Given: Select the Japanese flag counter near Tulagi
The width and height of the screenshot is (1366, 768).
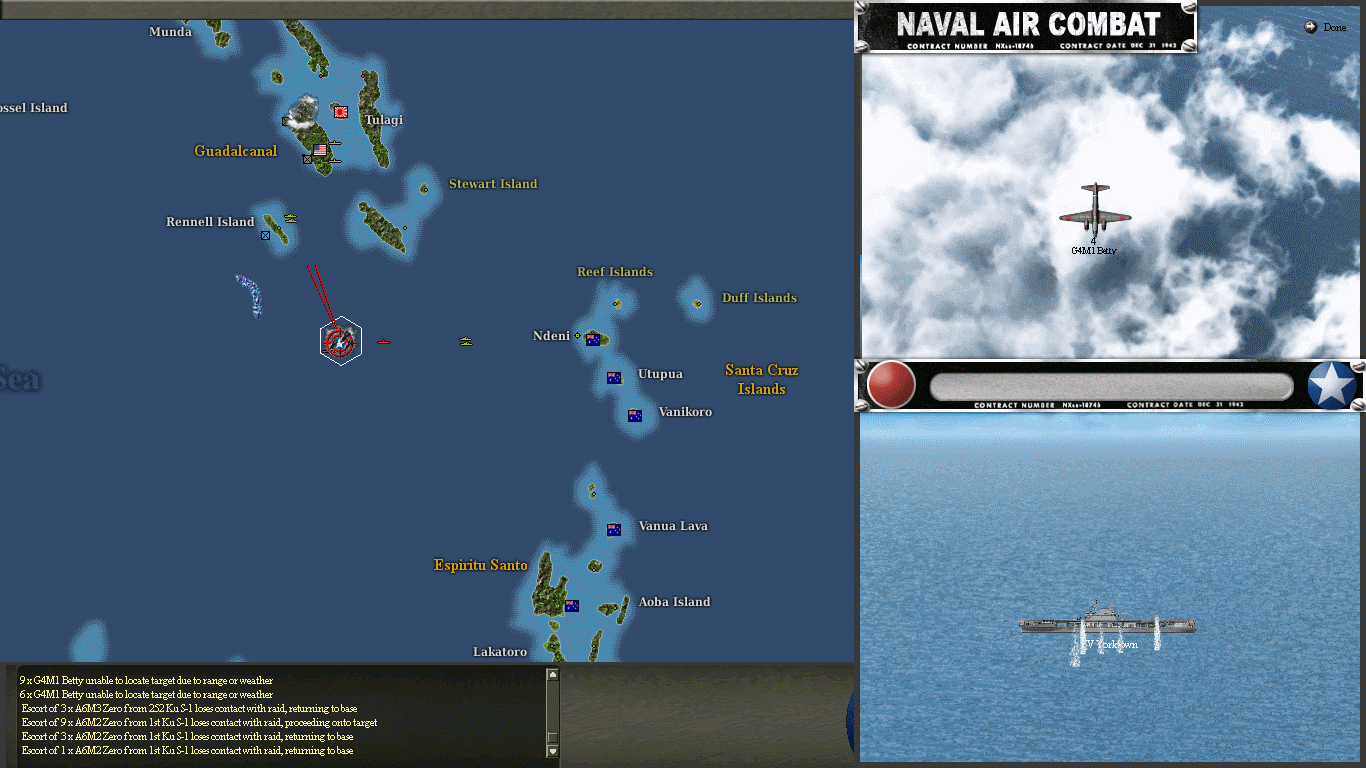Looking at the screenshot, I should tap(340, 112).
